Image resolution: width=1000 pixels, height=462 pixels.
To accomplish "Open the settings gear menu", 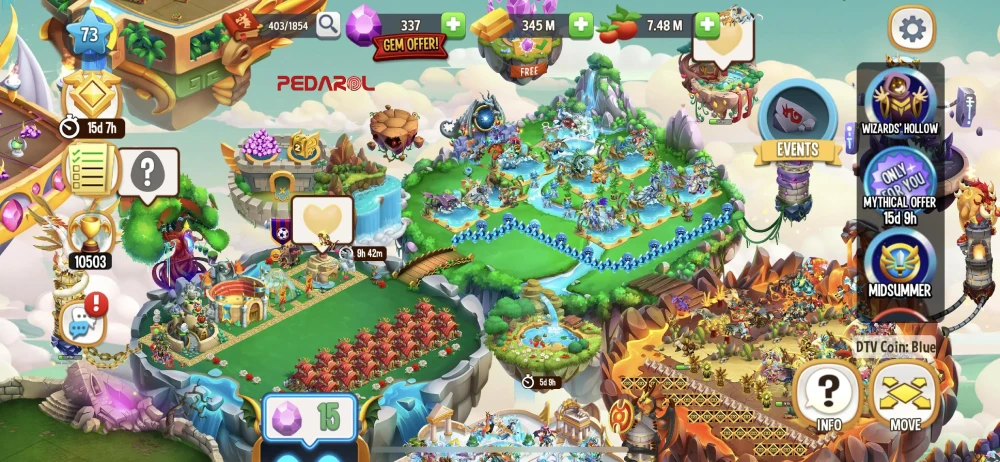I will point(911,29).
